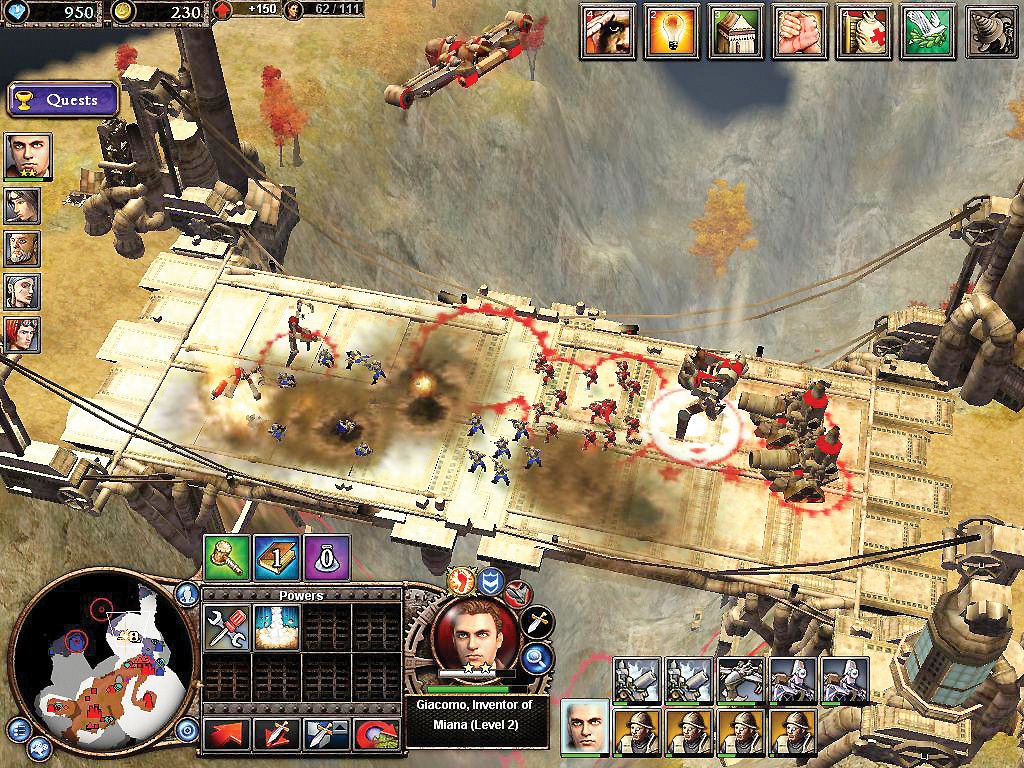Activate the white burst power icon
This screenshot has height=768, width=1024.
(277, 628)
